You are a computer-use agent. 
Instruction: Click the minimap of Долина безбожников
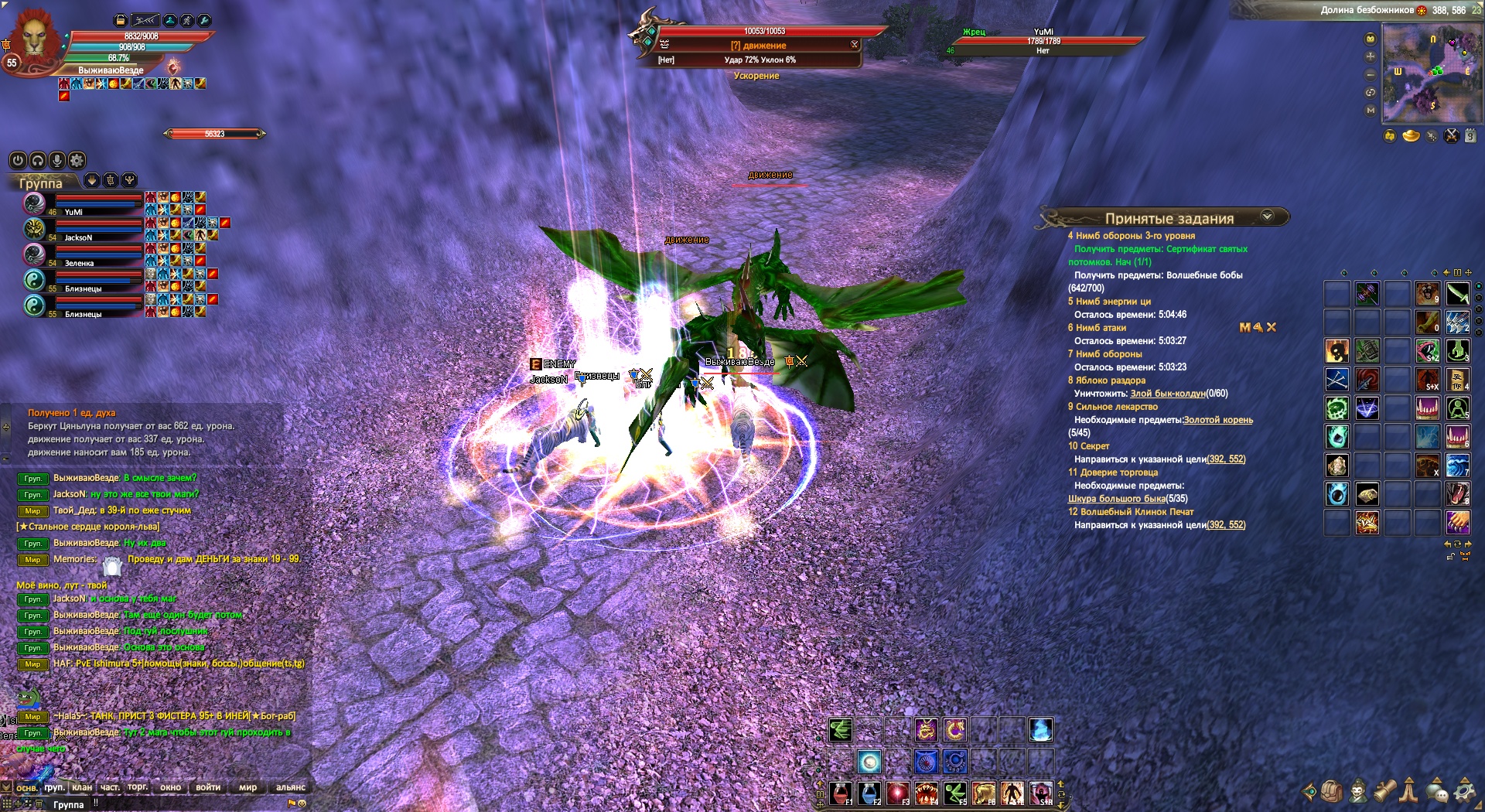tap(1432, 73)
